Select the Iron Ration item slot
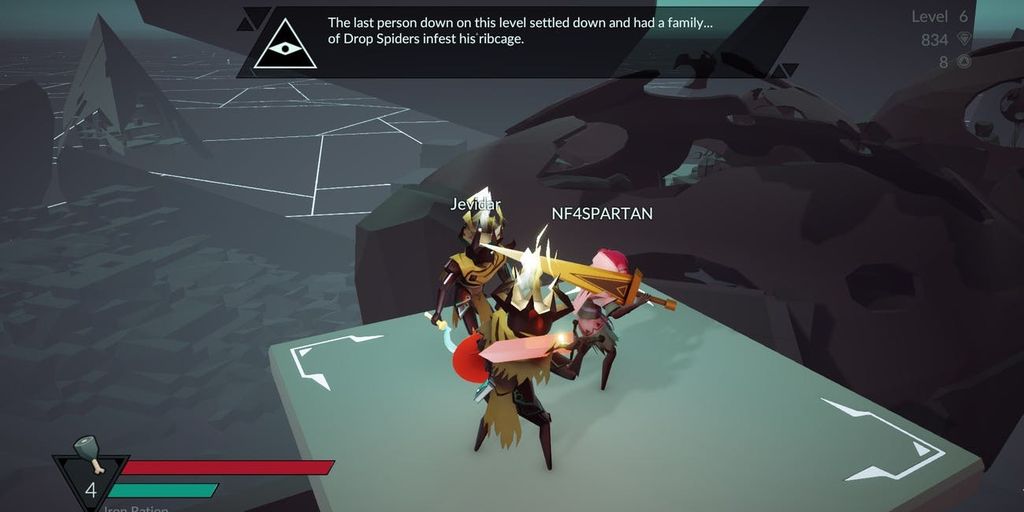Image resolution: width=1024 pixels, height=512 pixels. 90,475
